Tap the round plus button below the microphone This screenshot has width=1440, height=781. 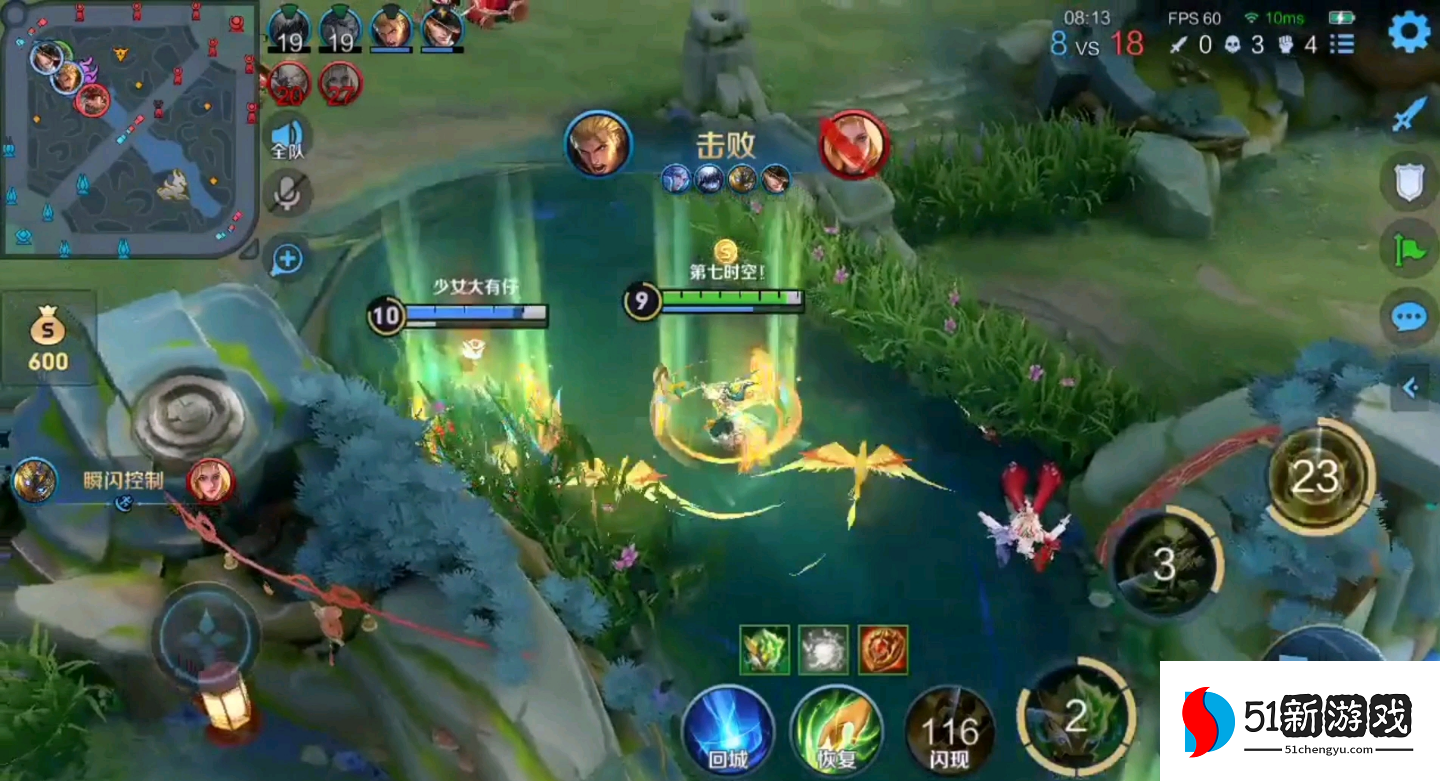287,260
